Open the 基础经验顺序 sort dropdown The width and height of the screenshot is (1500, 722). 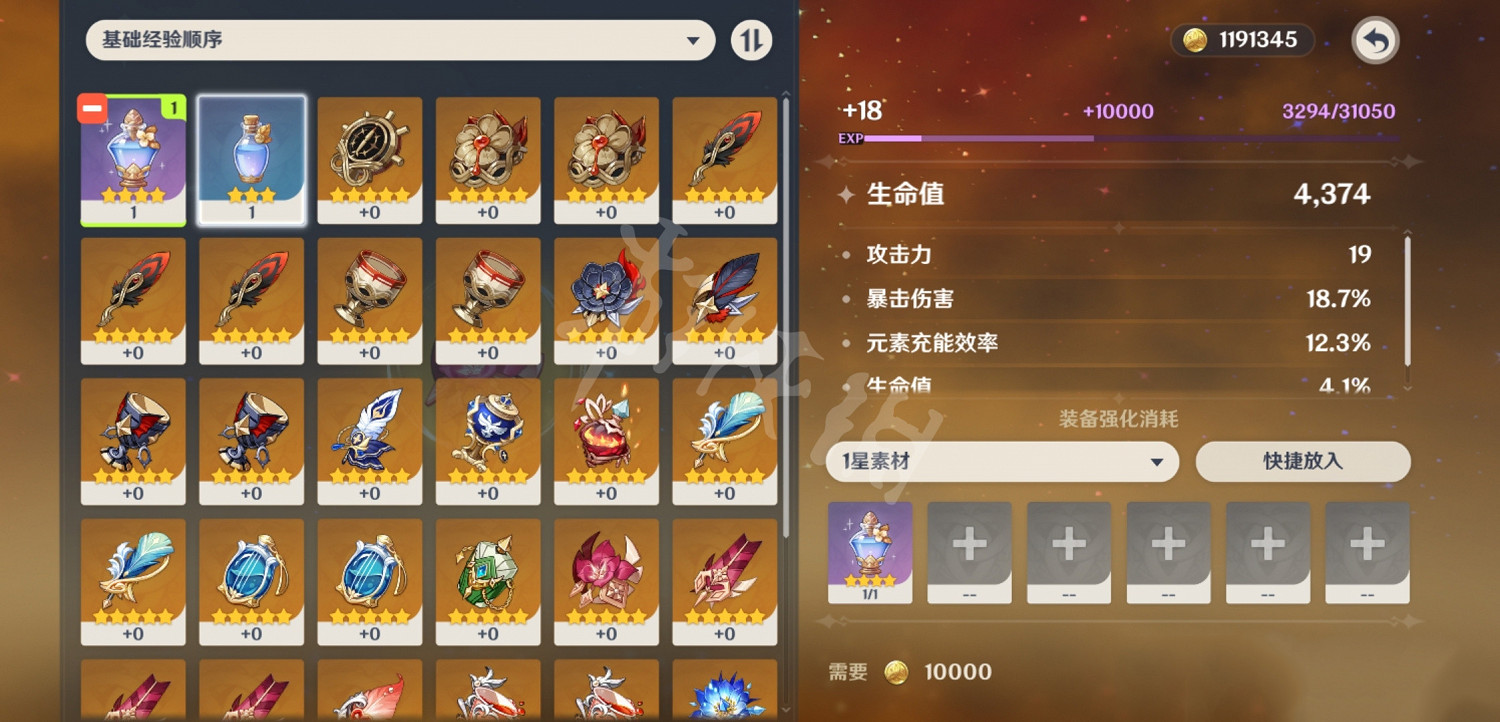point(400,40)
